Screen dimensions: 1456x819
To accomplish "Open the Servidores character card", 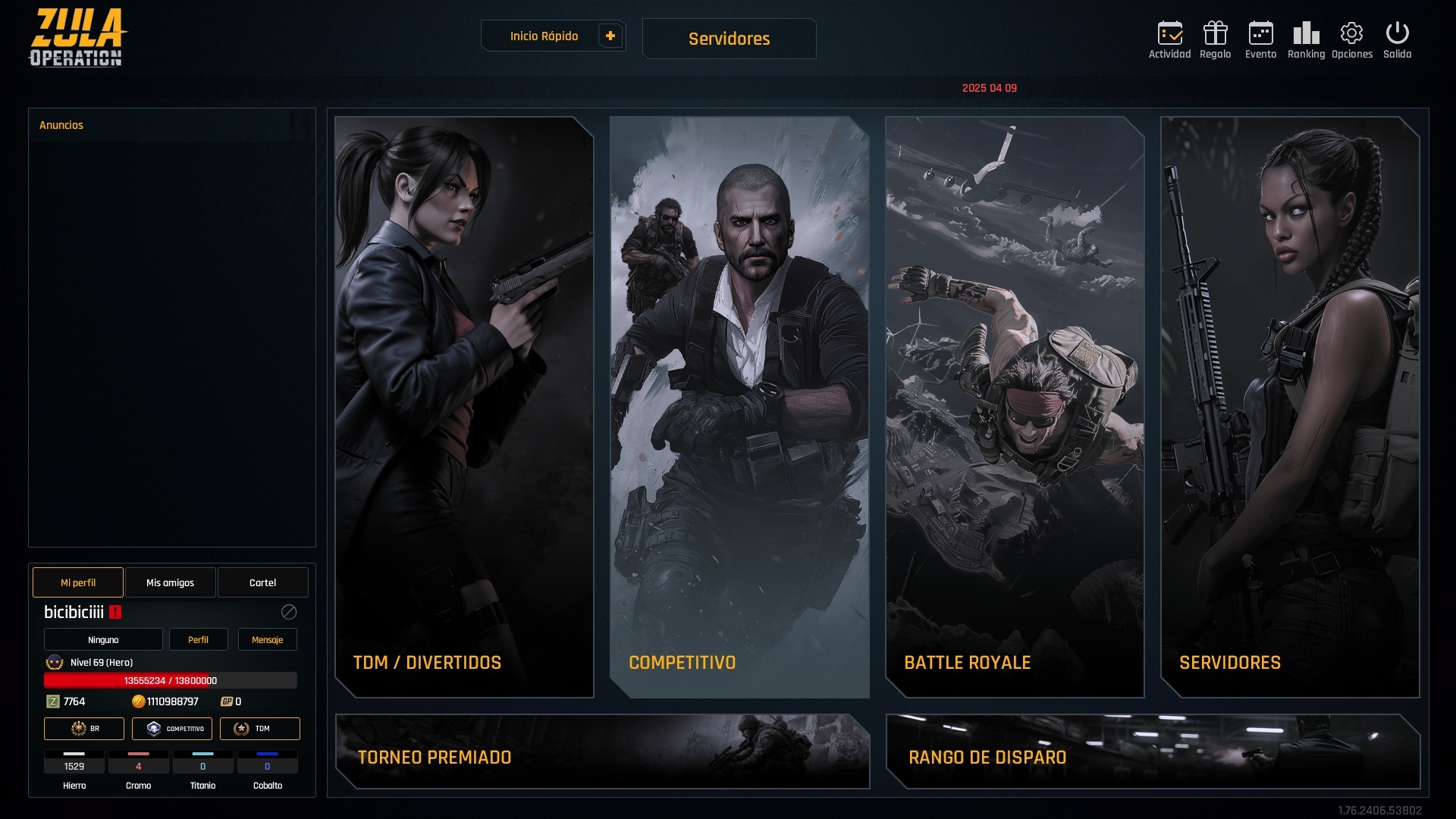I will tap(1290, 406).
